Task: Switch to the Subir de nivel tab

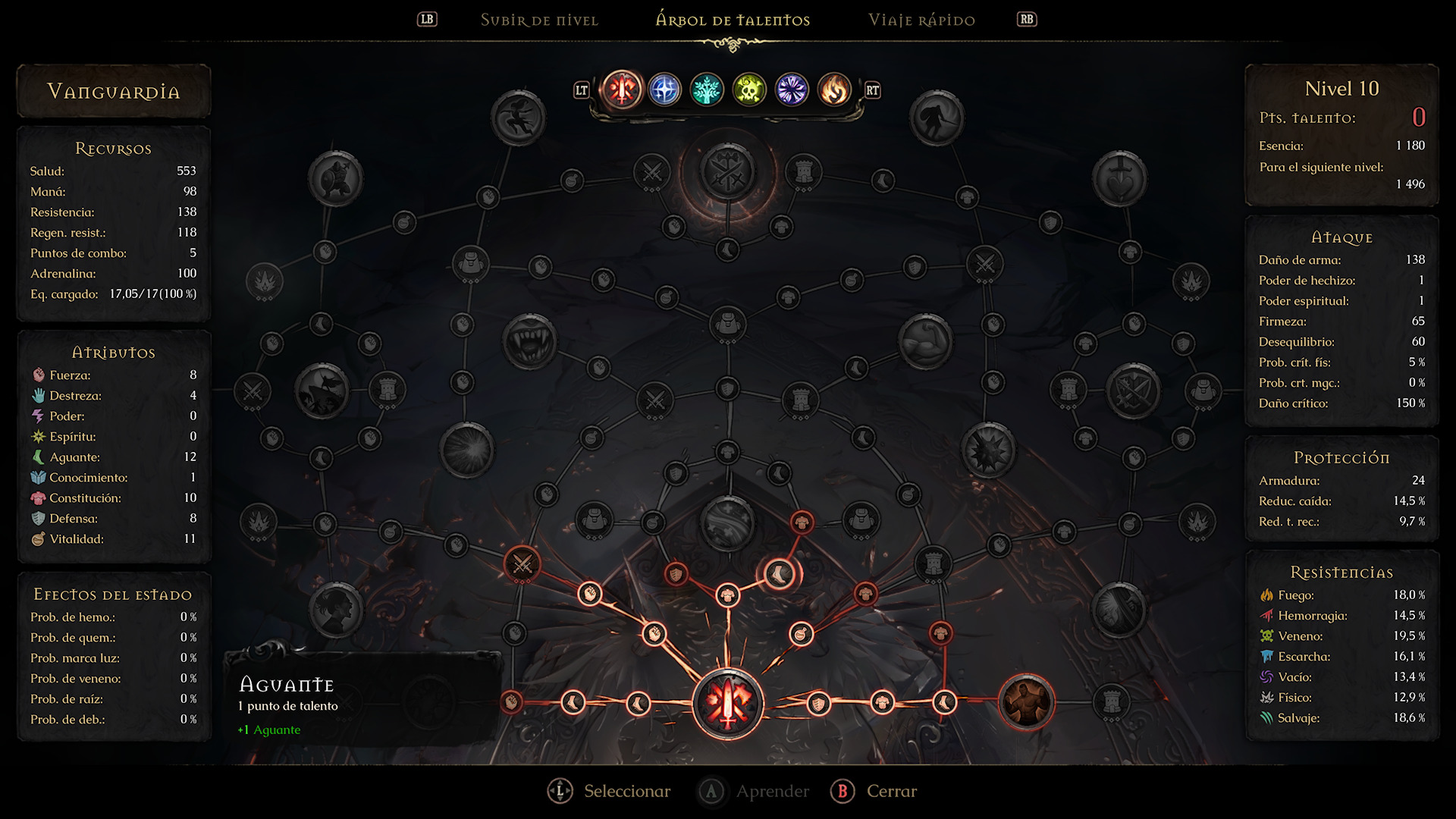Action: [x=539, y=20]
